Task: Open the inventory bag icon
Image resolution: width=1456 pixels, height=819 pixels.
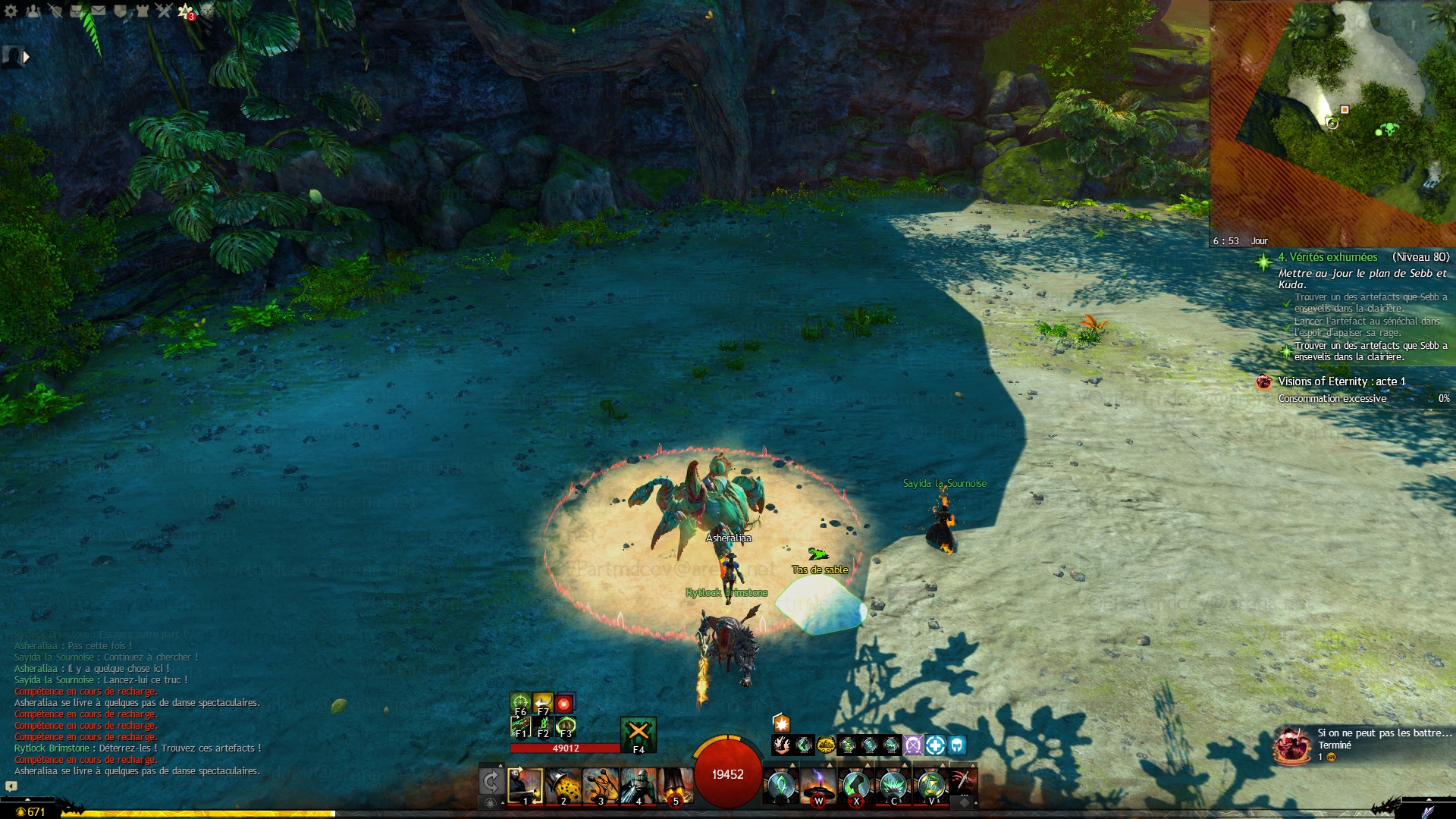Action: 77,11
